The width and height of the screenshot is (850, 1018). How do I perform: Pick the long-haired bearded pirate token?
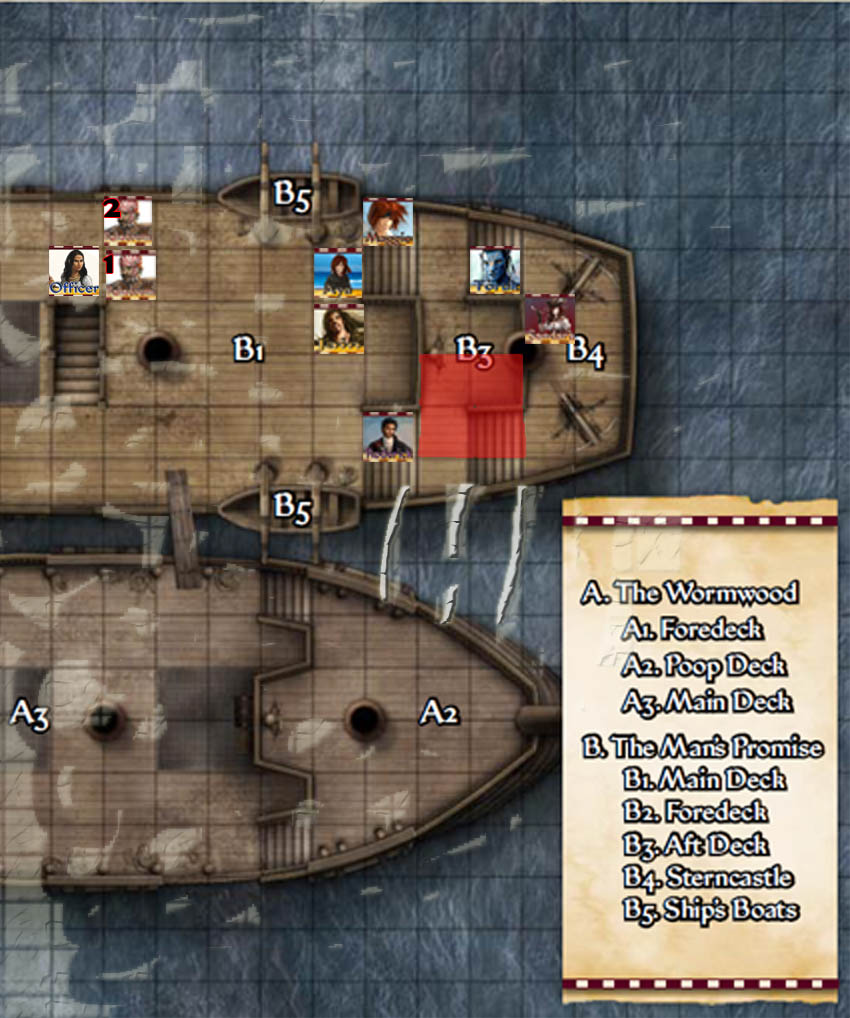pyautogui.click(x=338, y=328)
